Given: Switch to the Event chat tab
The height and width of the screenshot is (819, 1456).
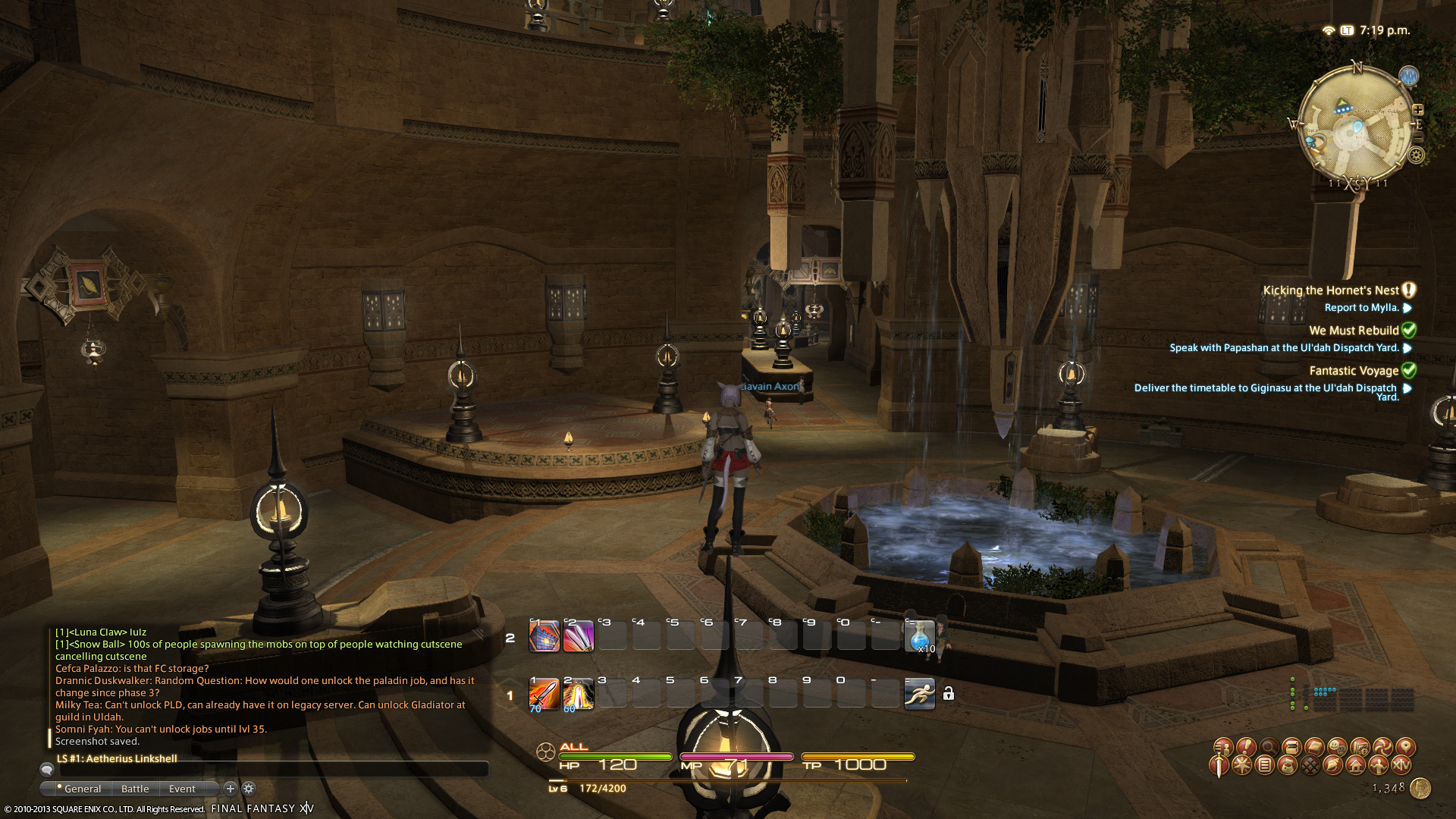Looking at the screenshot, I should (182, 789).
